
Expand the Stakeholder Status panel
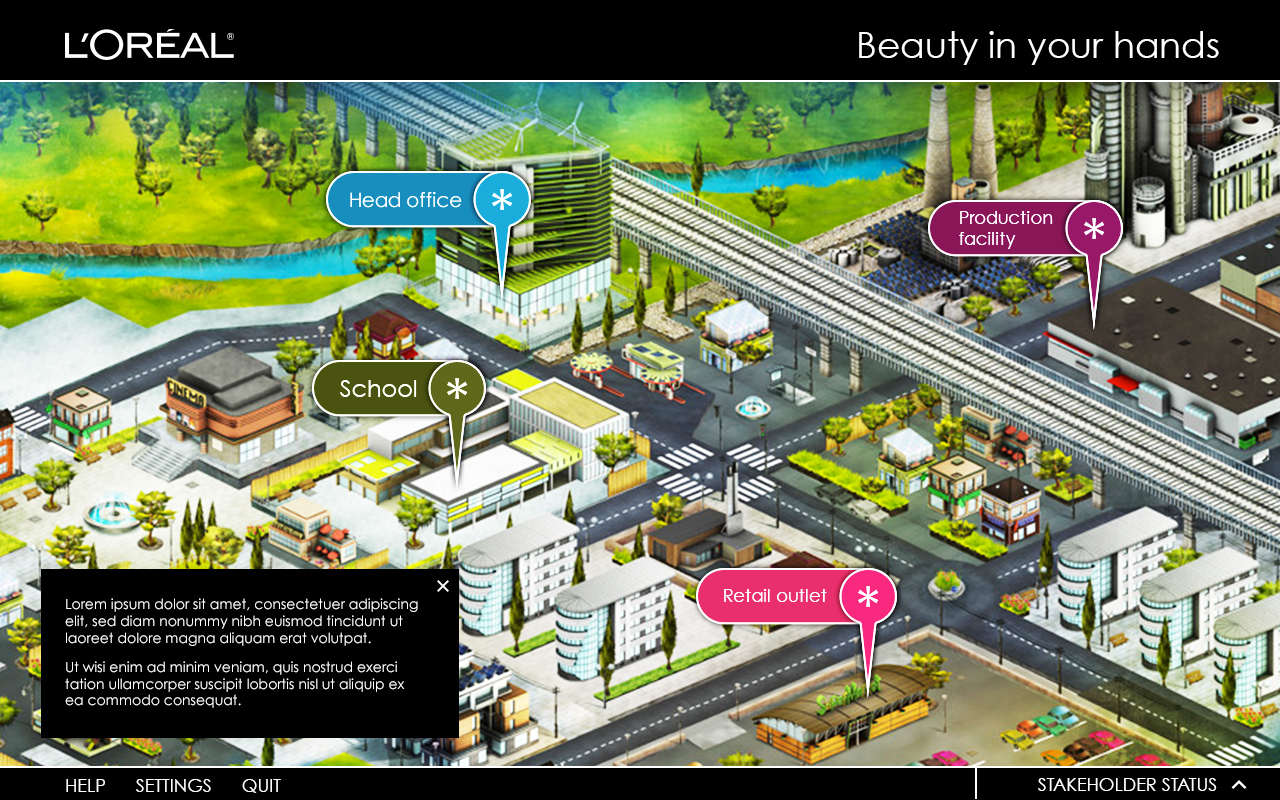1141,785
